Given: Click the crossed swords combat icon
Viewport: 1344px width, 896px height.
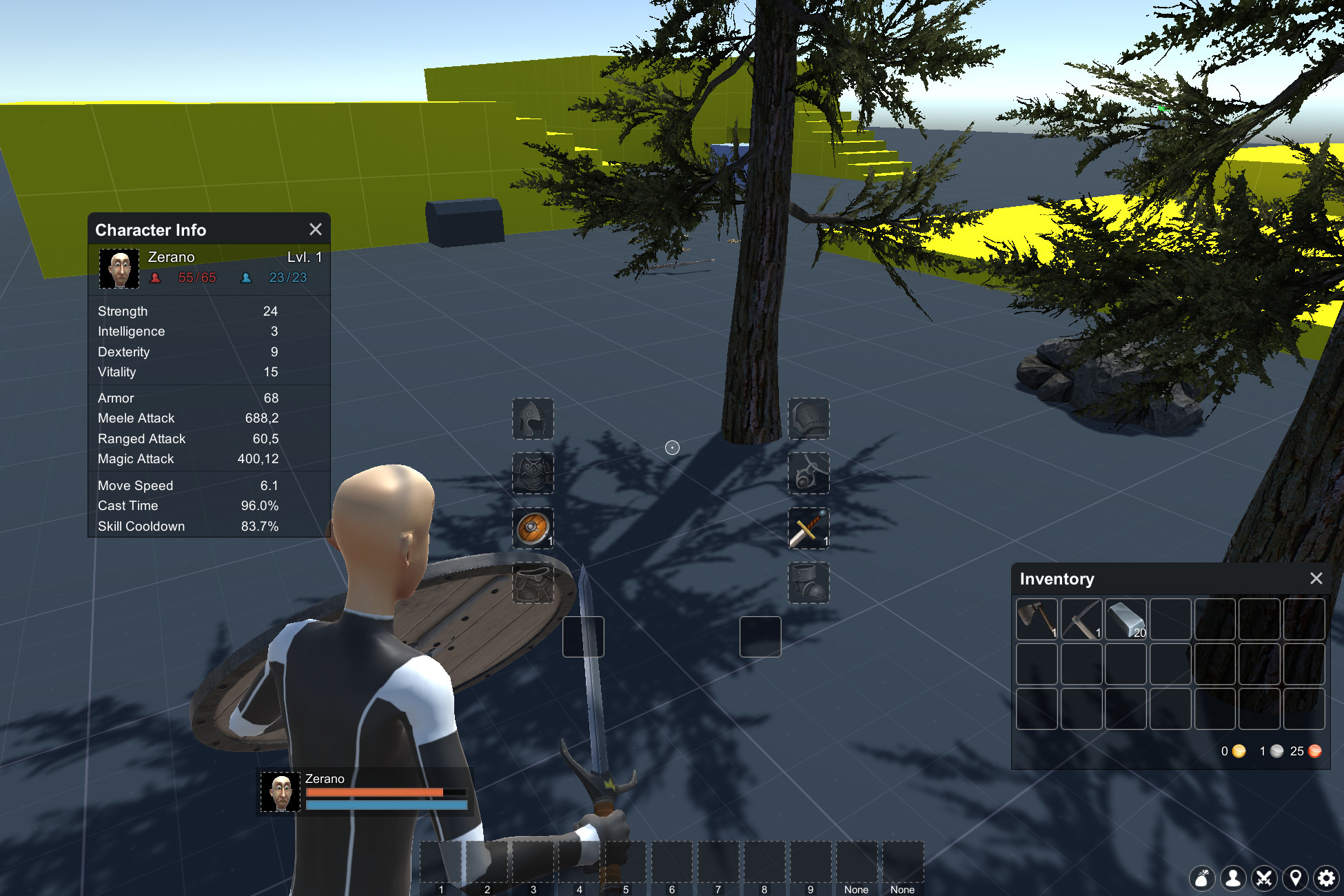Looking at the screenshot, I should tap(1264, 879).
